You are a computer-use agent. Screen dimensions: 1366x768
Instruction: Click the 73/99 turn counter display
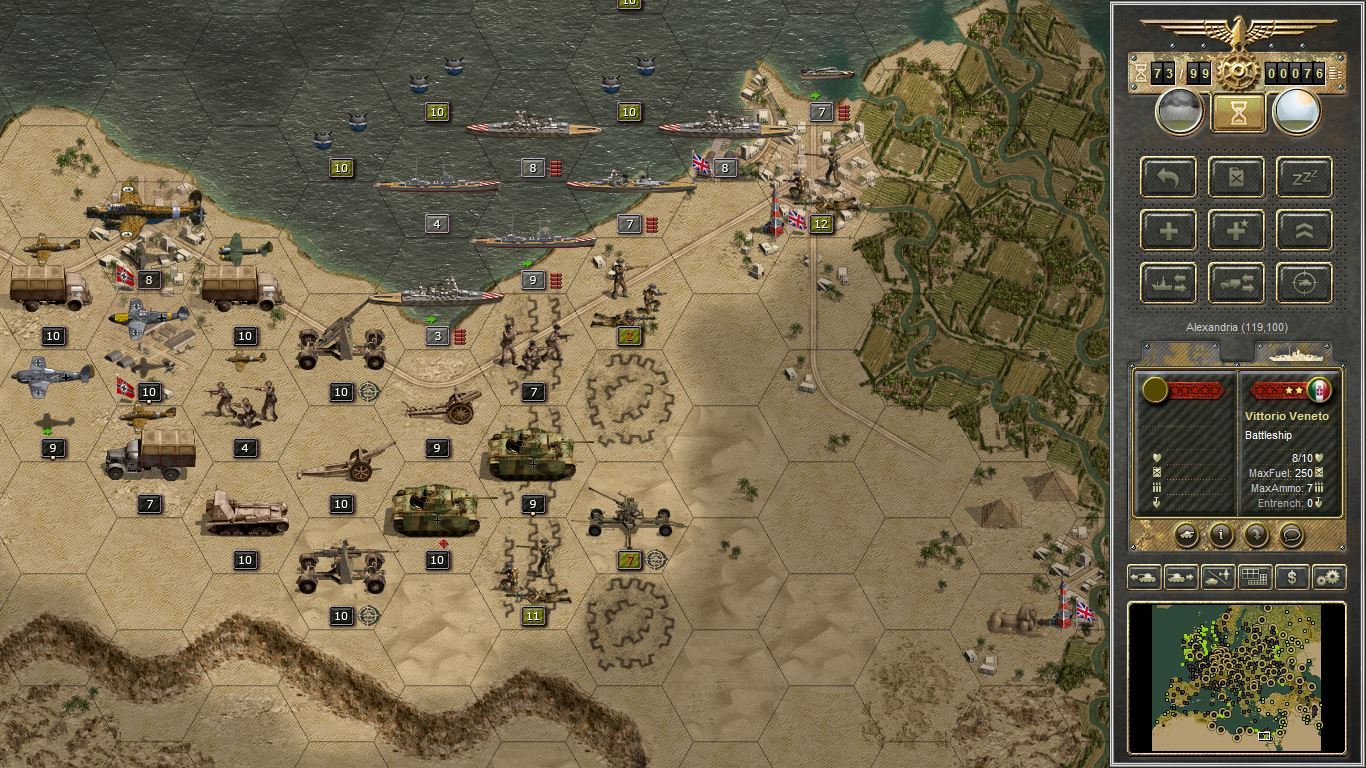(x=1180, y=72)
